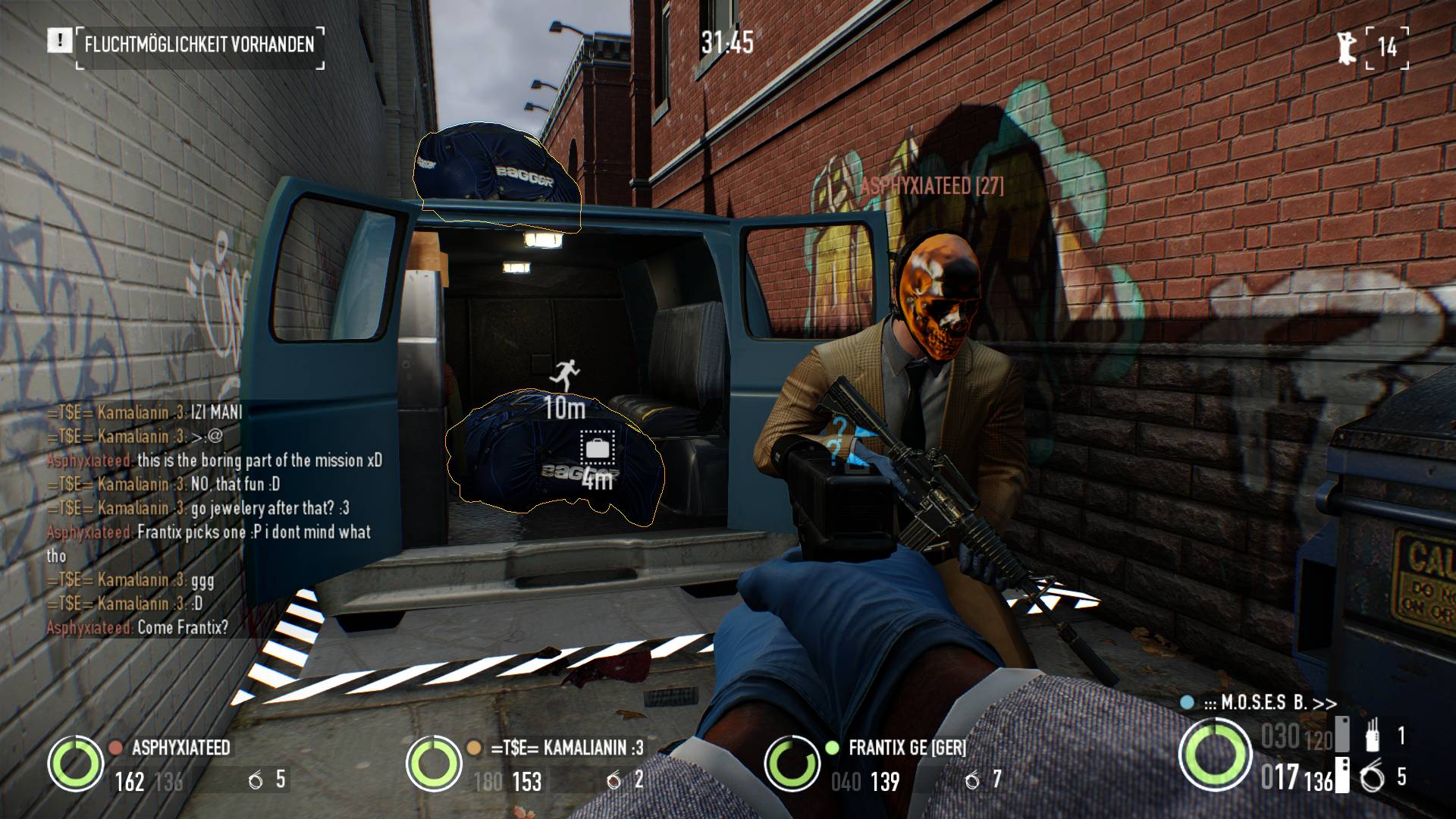Image resolution: width=1456 pixels, height=819 pixels.
Task: Select Asphyxiateed's health ring
Action: click(x=75, y=764)
